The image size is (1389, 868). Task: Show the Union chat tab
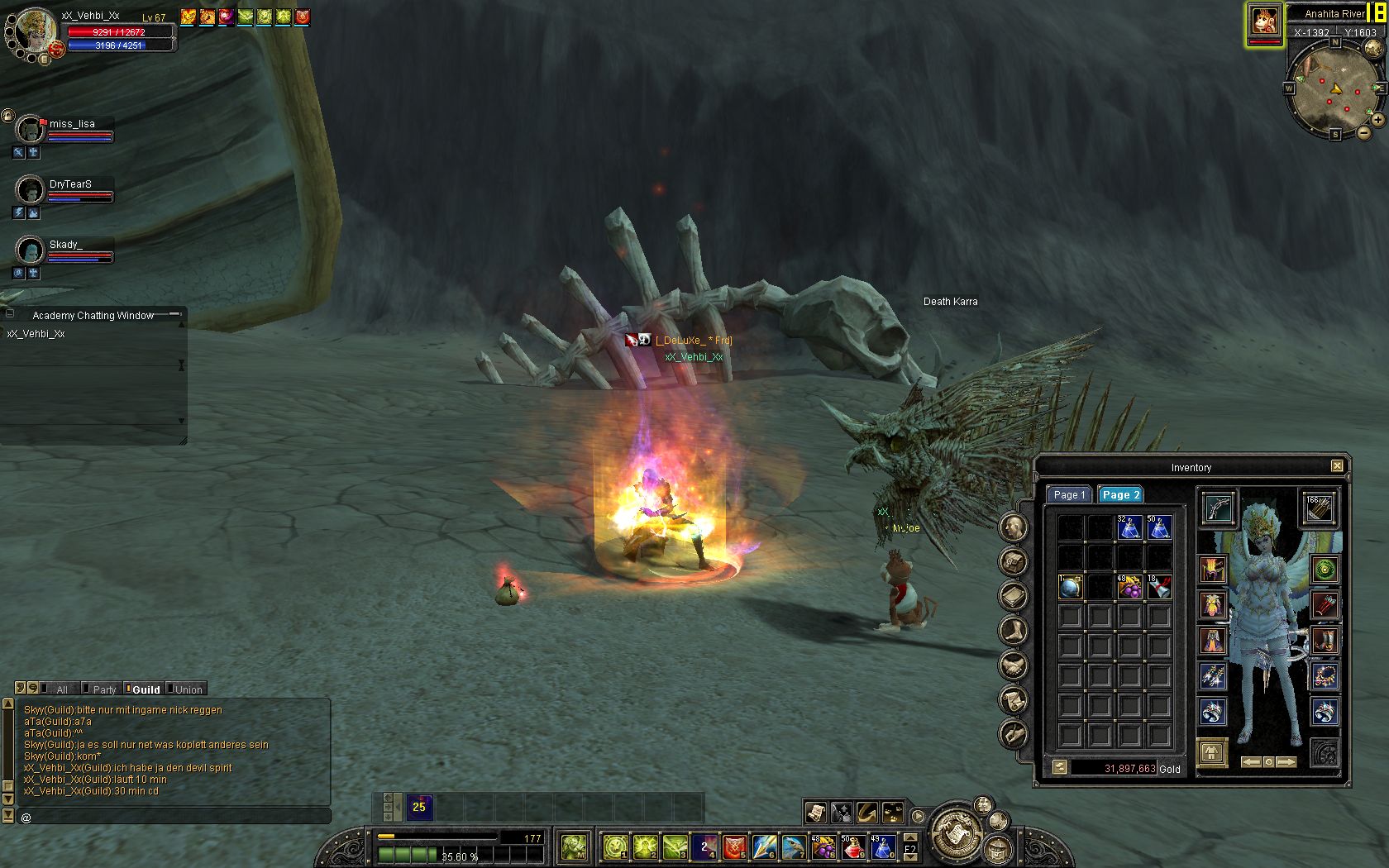(x=188, y=689)
